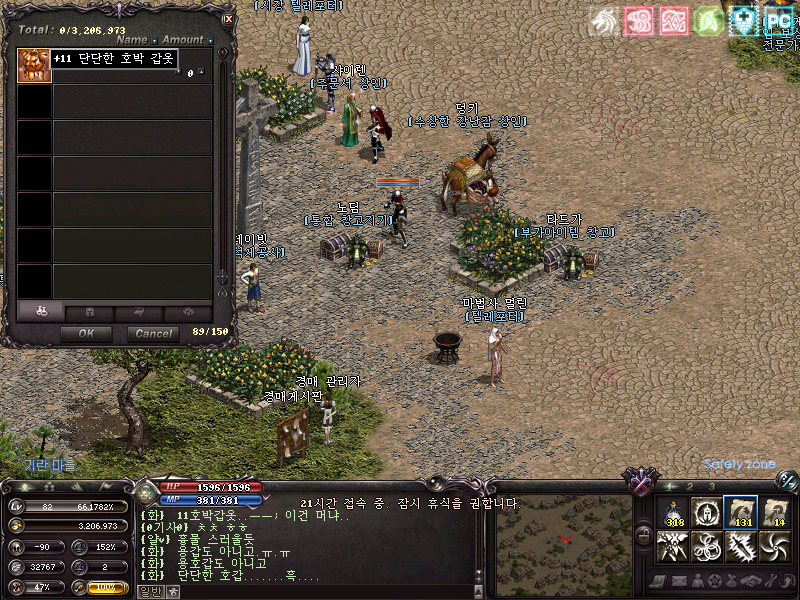
Task: Click the character portrait medallion
Action: click(x=146, y=491)
